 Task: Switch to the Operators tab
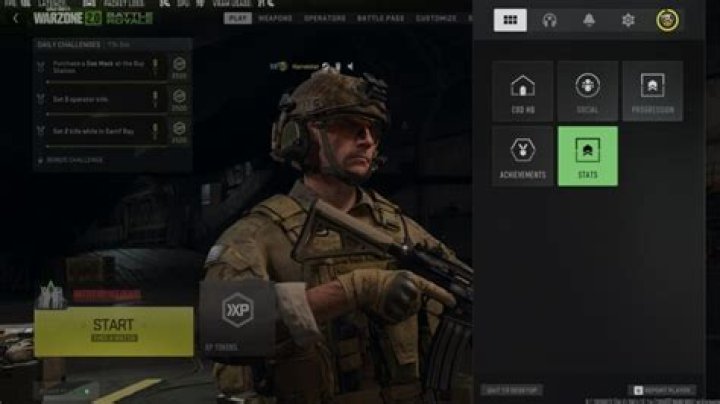click(x=325, y=18)
